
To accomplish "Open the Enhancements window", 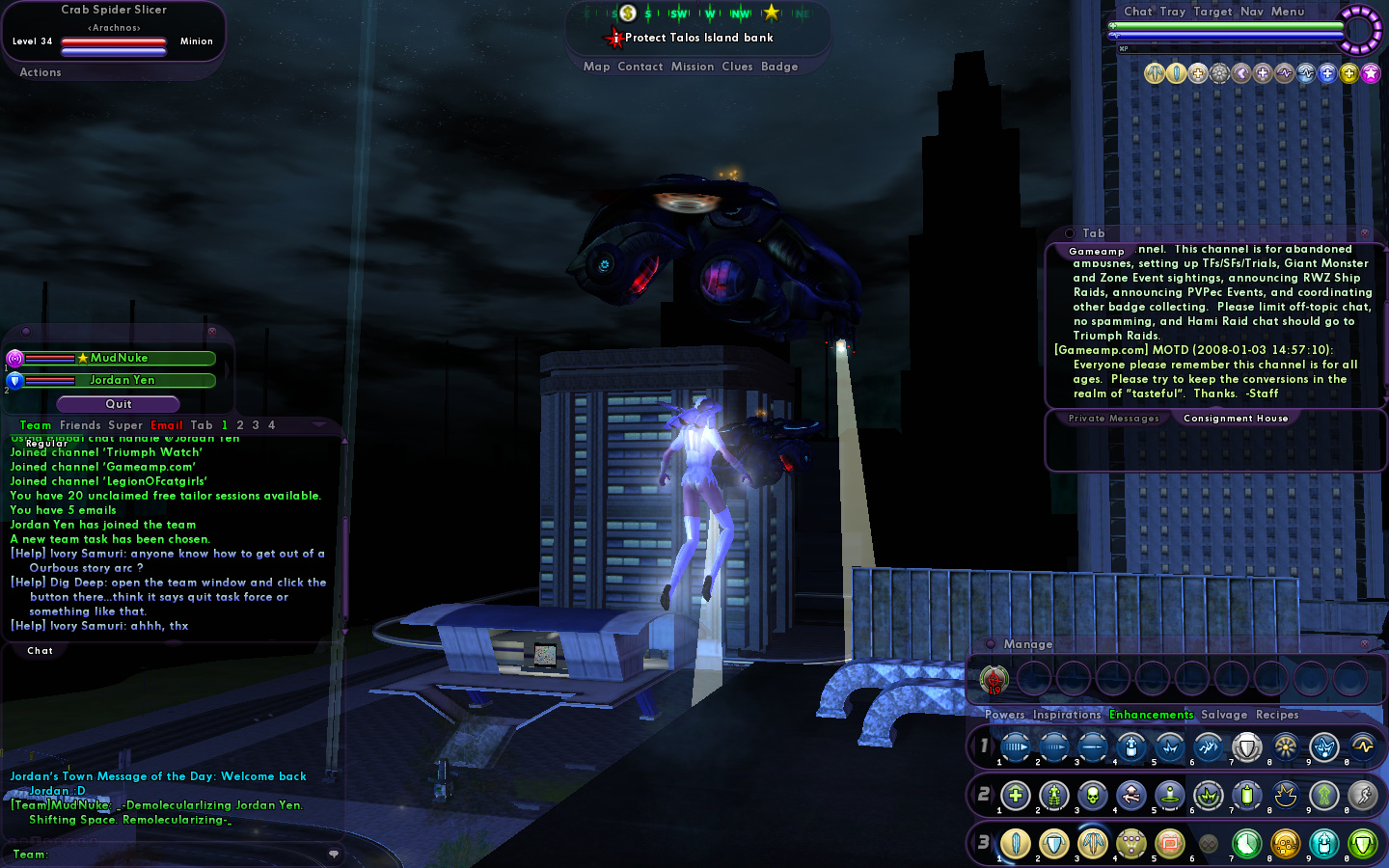I will coord(1151,715).
